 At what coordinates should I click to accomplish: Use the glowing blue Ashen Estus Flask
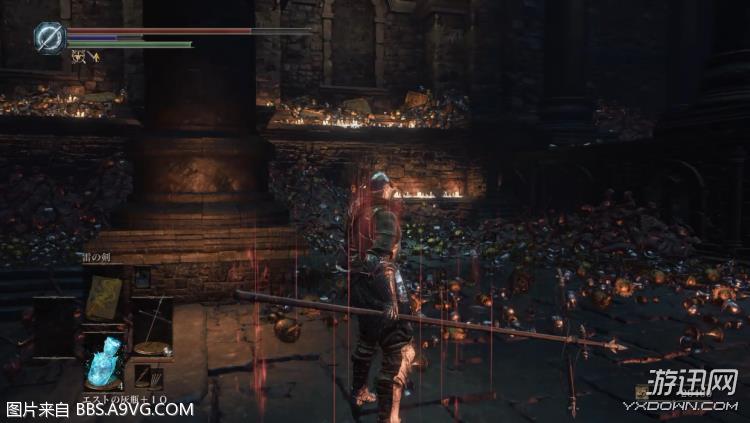(104, 360)
